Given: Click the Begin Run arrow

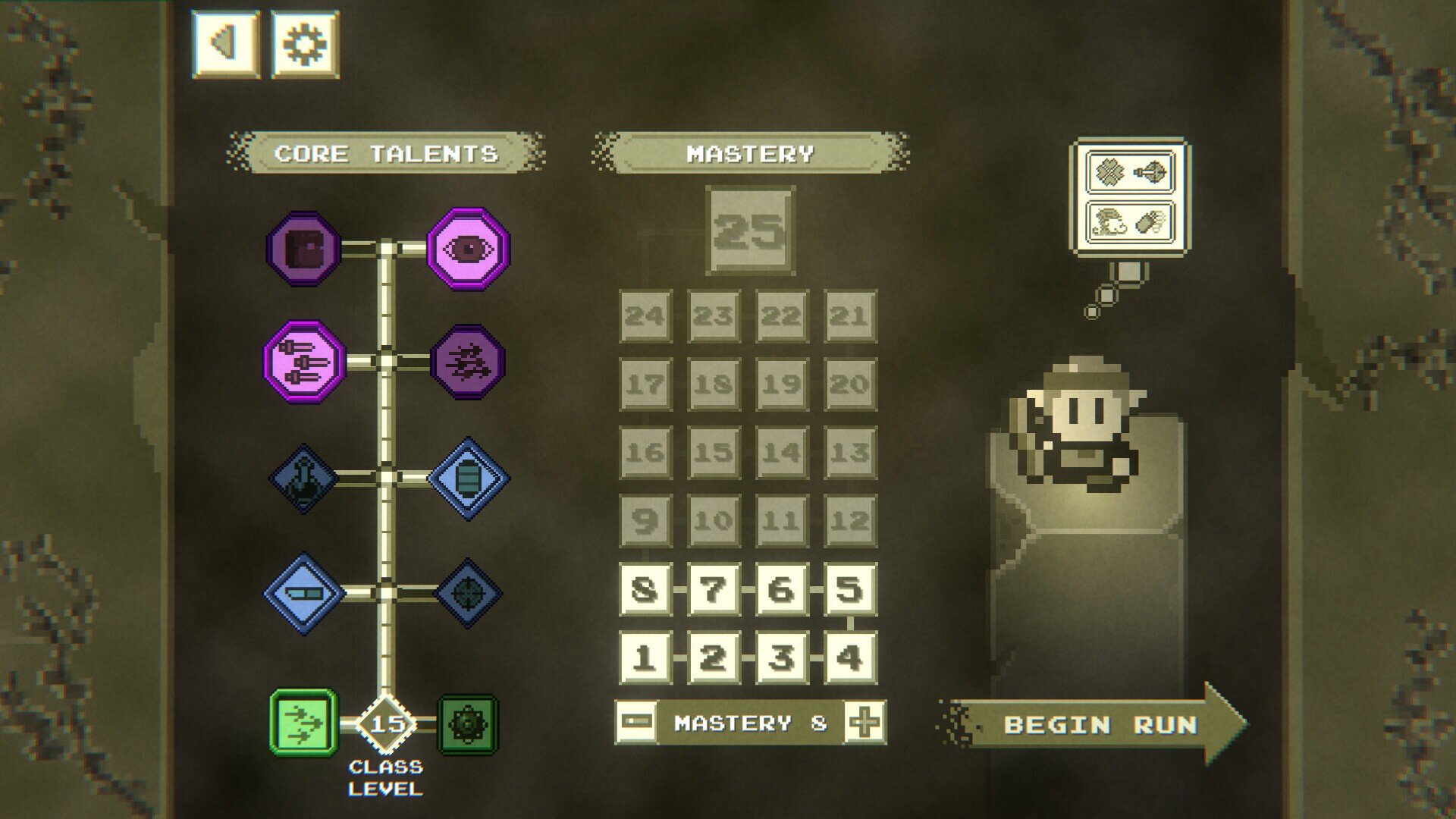Looking at the screenshot, I should pyautogui.click(x=1100, y=724).
